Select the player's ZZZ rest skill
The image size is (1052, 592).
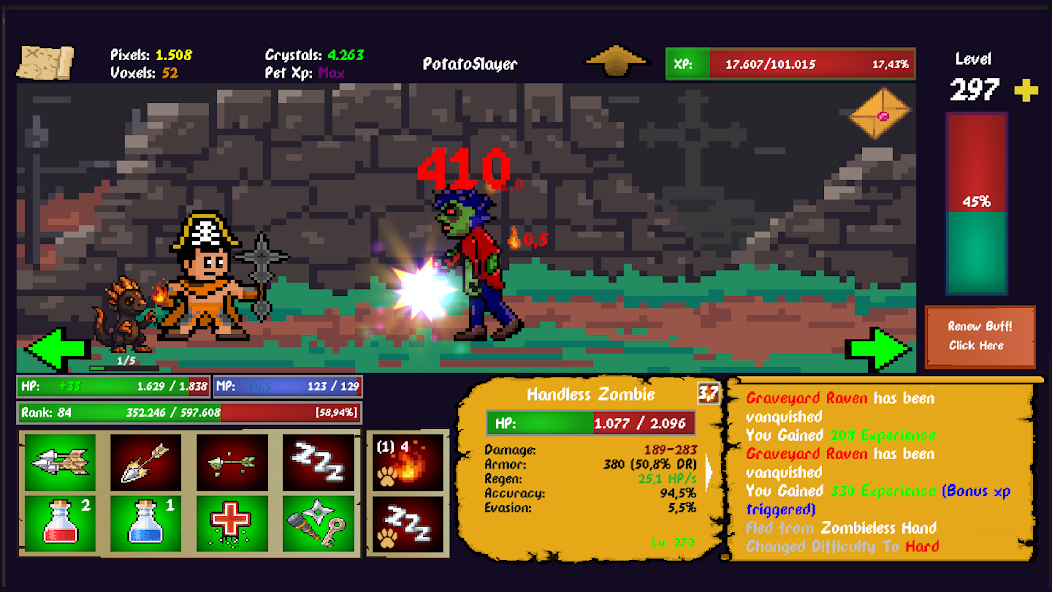[318, 461]
